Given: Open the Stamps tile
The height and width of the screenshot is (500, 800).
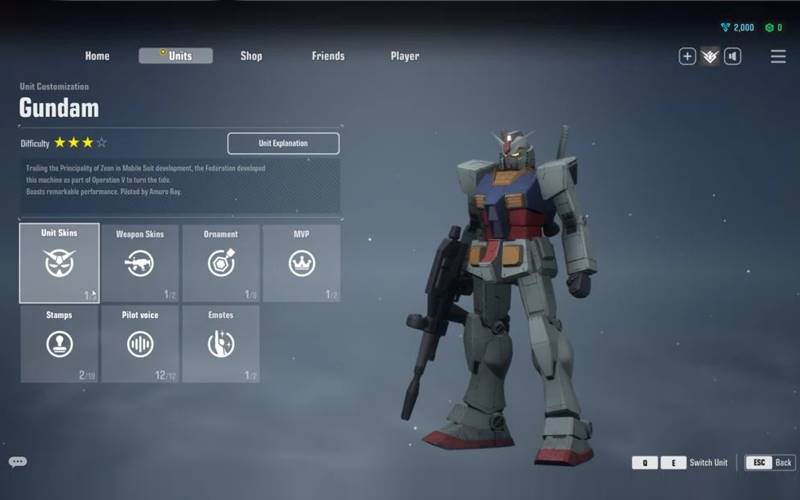Looking at the screenshot, I should (60, 344).
